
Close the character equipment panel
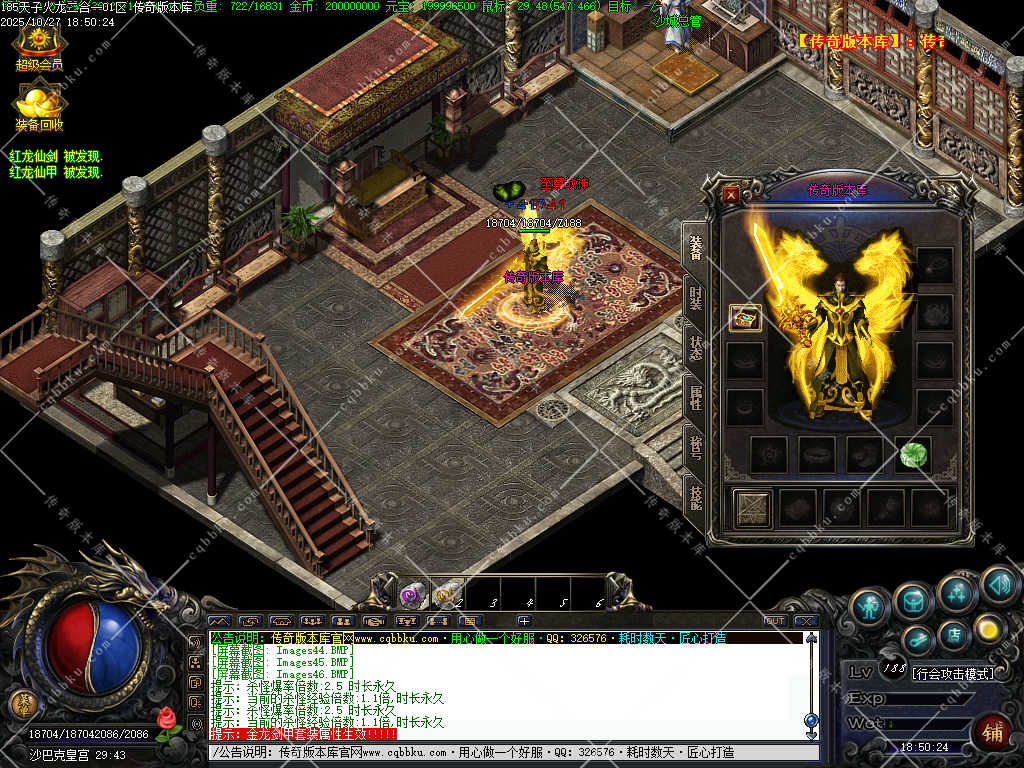click(x=731, y=195)
